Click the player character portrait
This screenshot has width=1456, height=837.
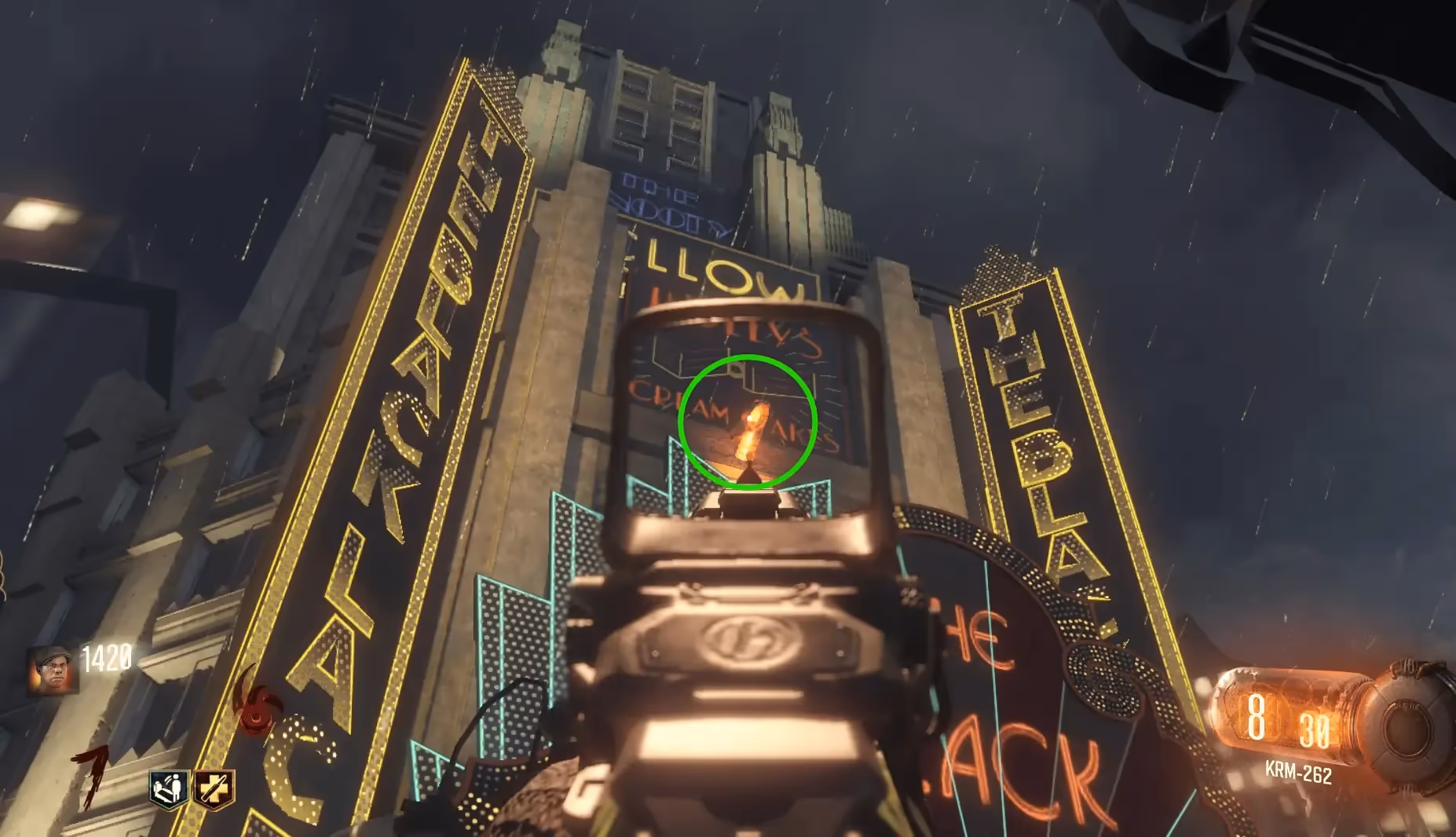tap(53, 670)
